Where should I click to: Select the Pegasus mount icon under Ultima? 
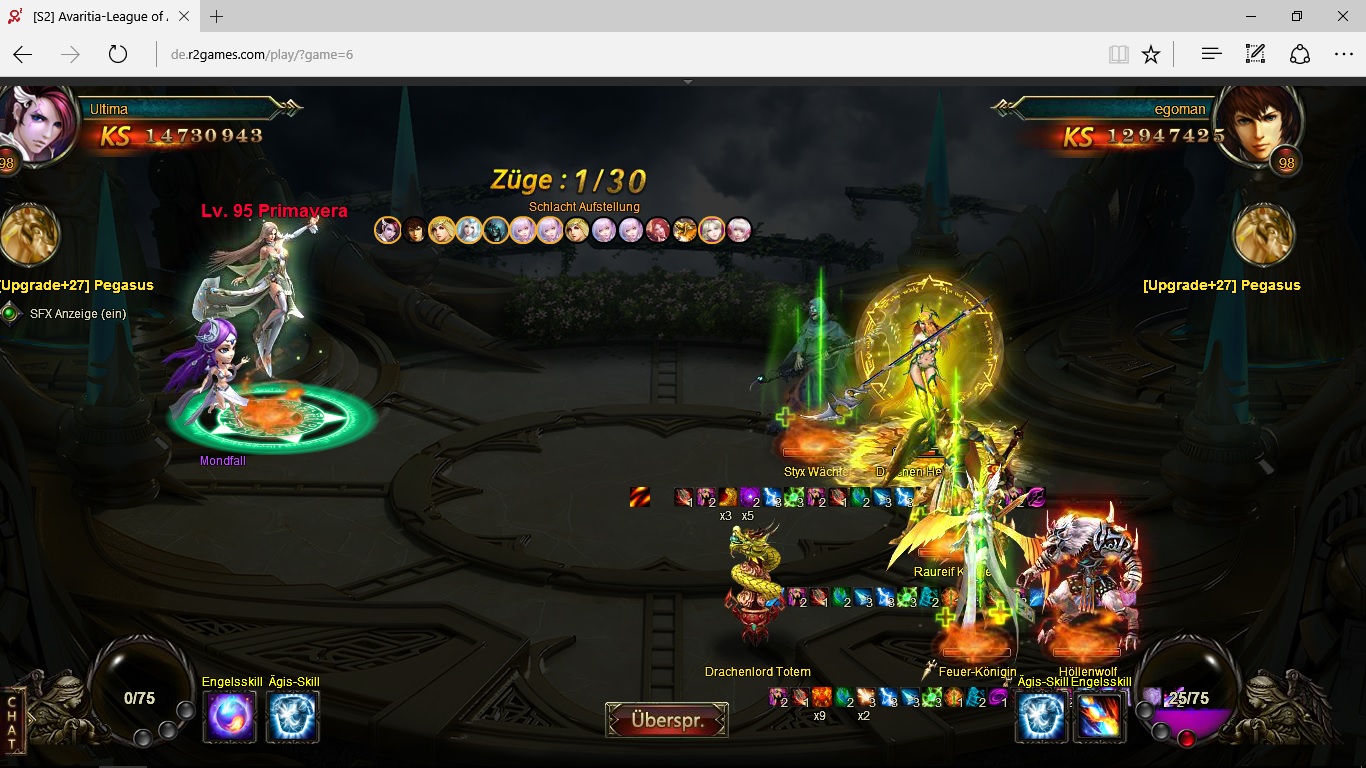pyautogui.click(x=30, y=236)
